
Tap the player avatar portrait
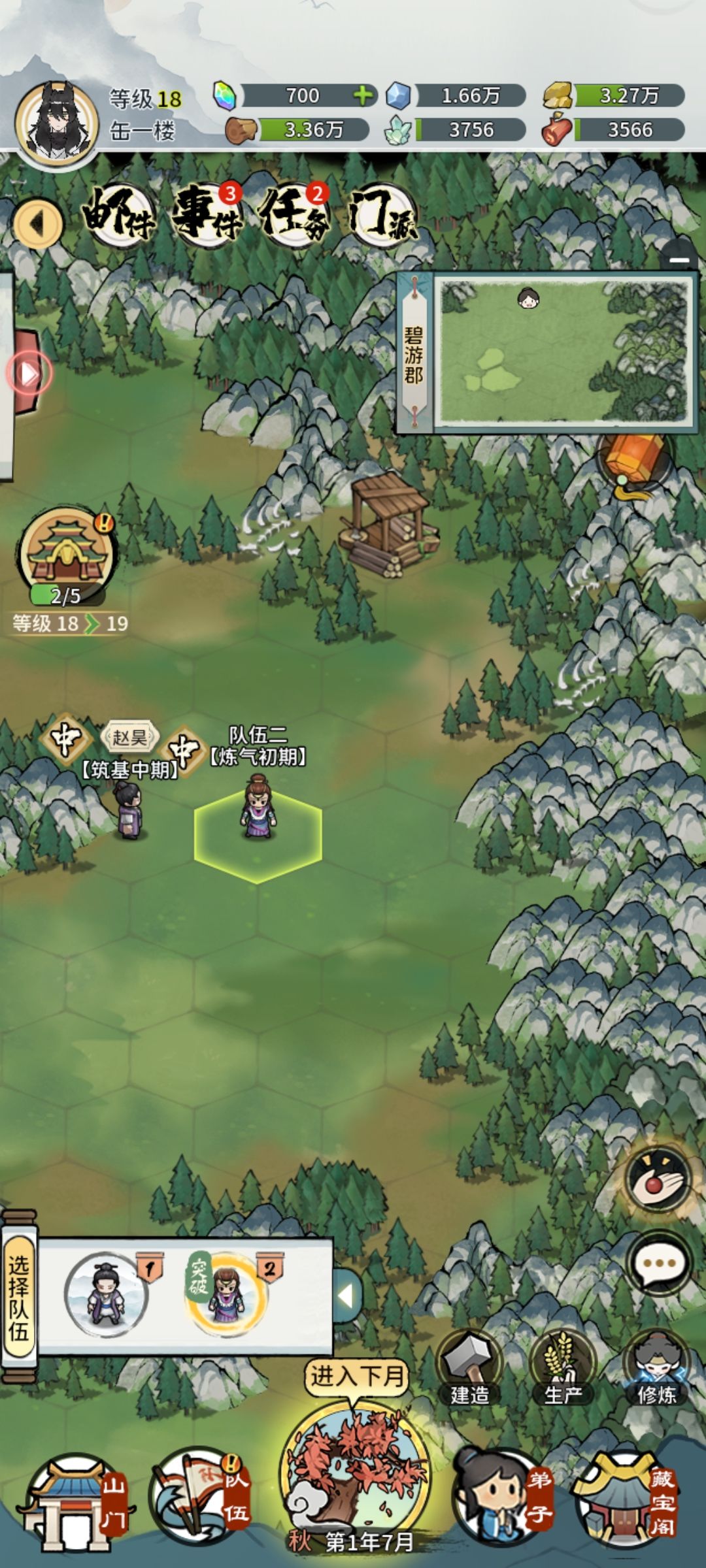(57, 122)
